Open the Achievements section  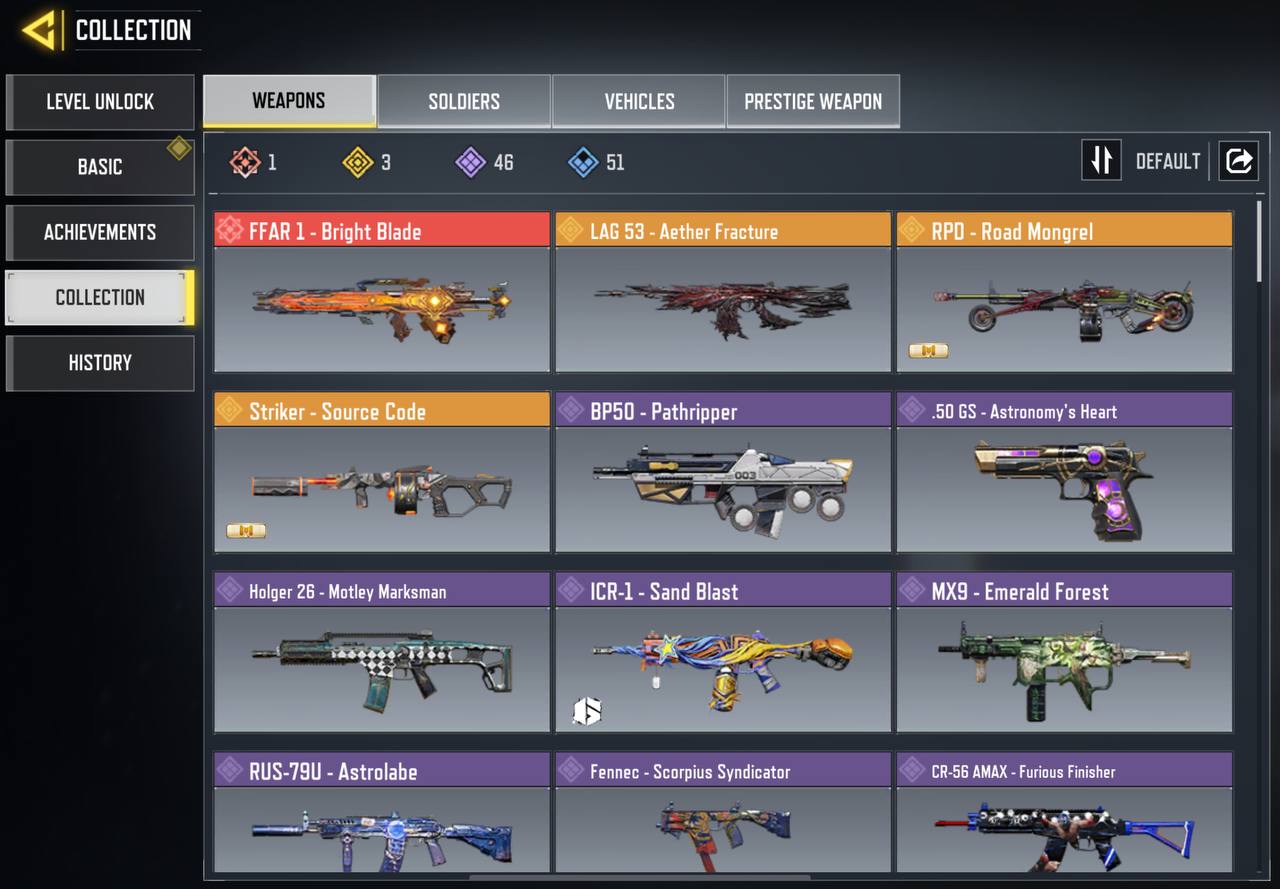[x=100, y=232]
